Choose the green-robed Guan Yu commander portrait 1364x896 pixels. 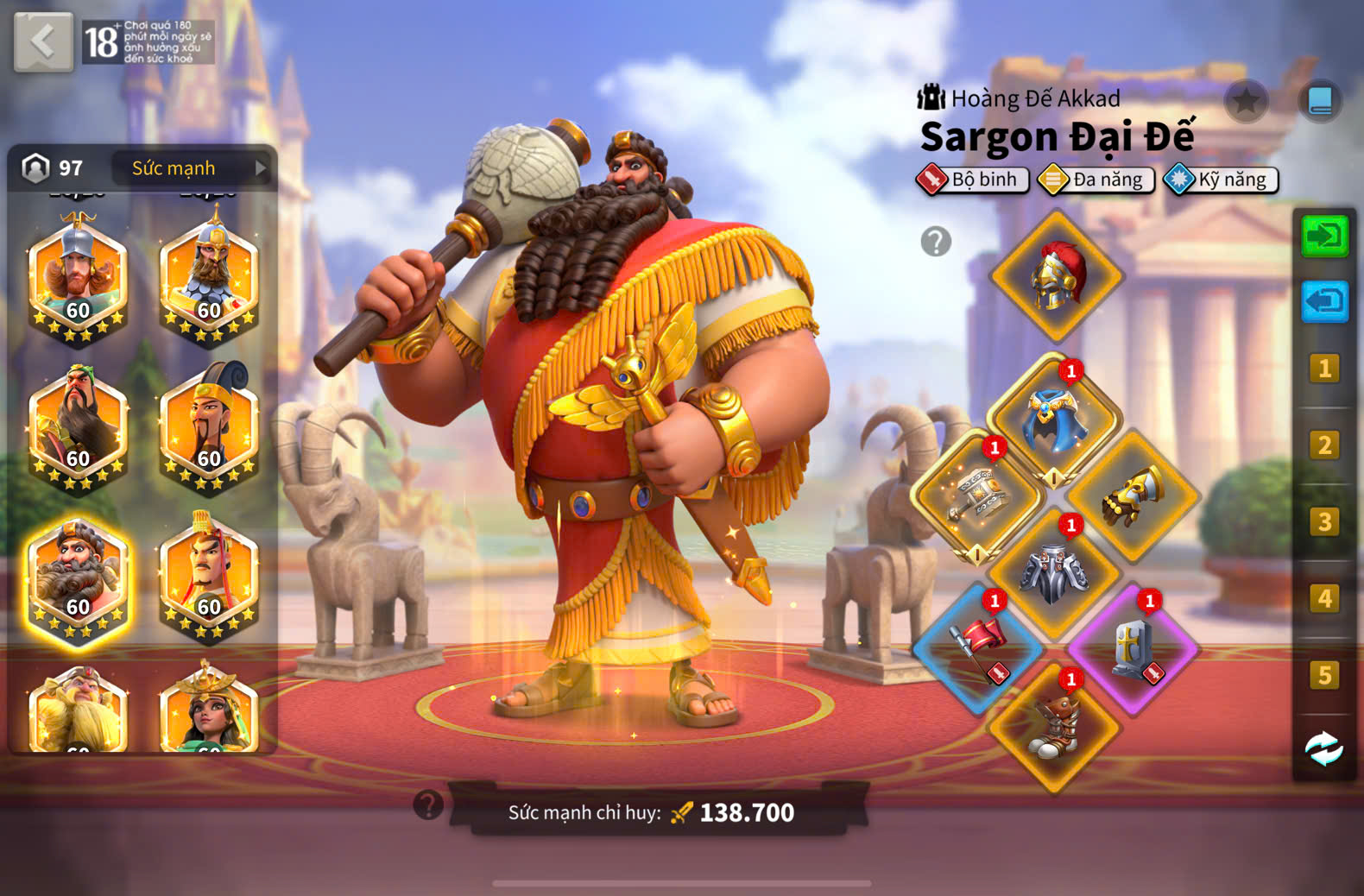(x=78, y=431)
